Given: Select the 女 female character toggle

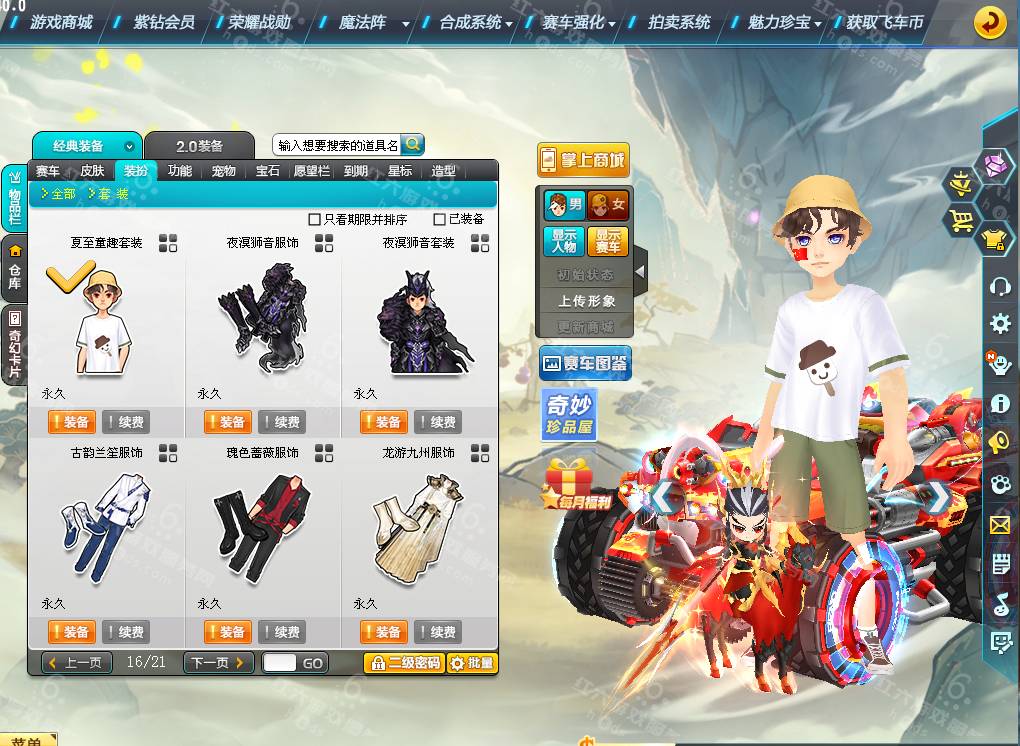Looking at the screenshot, I should (608, 206).
